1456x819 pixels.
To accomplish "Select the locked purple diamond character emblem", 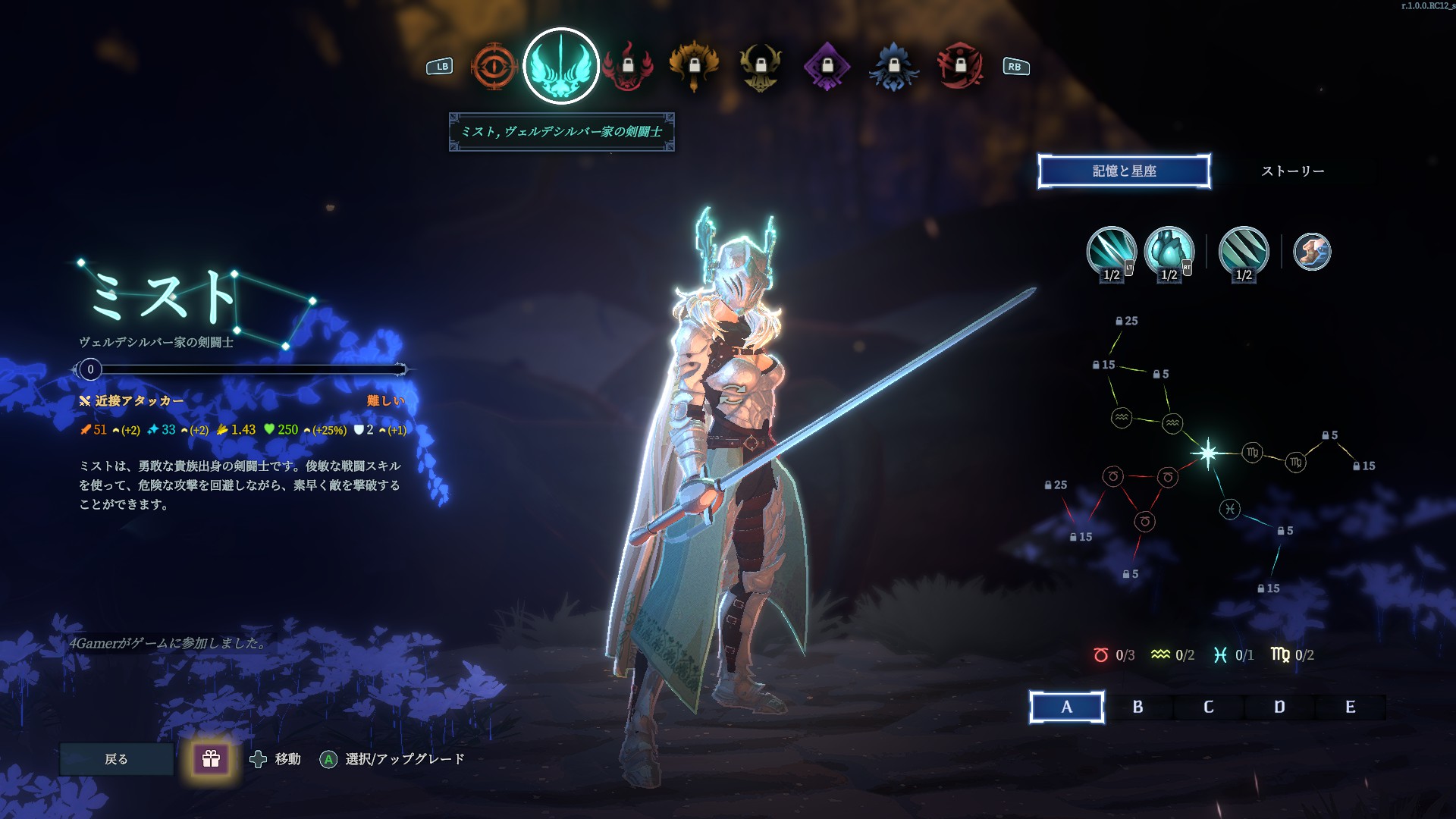I will click(x=827, y=67).
